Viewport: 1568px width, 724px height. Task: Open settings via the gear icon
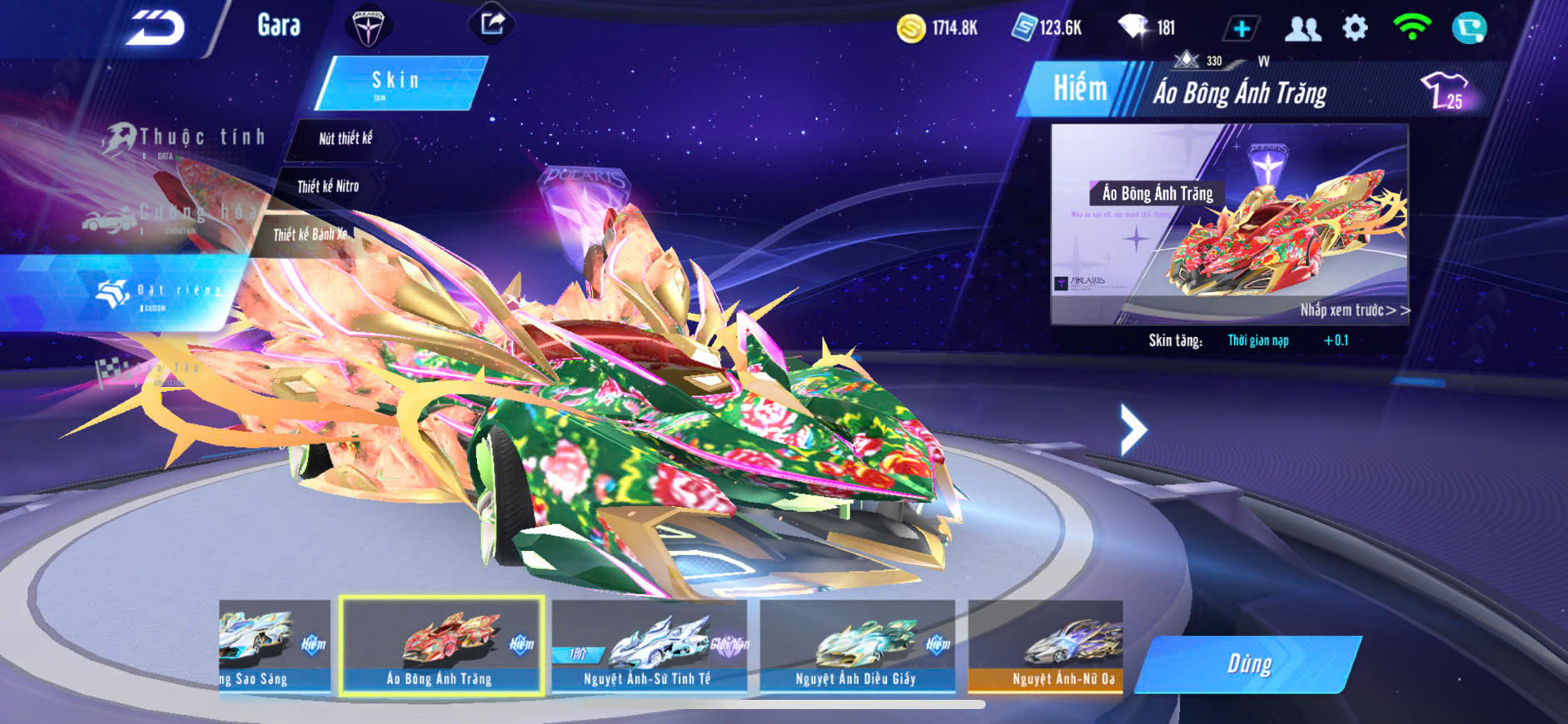[1355, 28]
